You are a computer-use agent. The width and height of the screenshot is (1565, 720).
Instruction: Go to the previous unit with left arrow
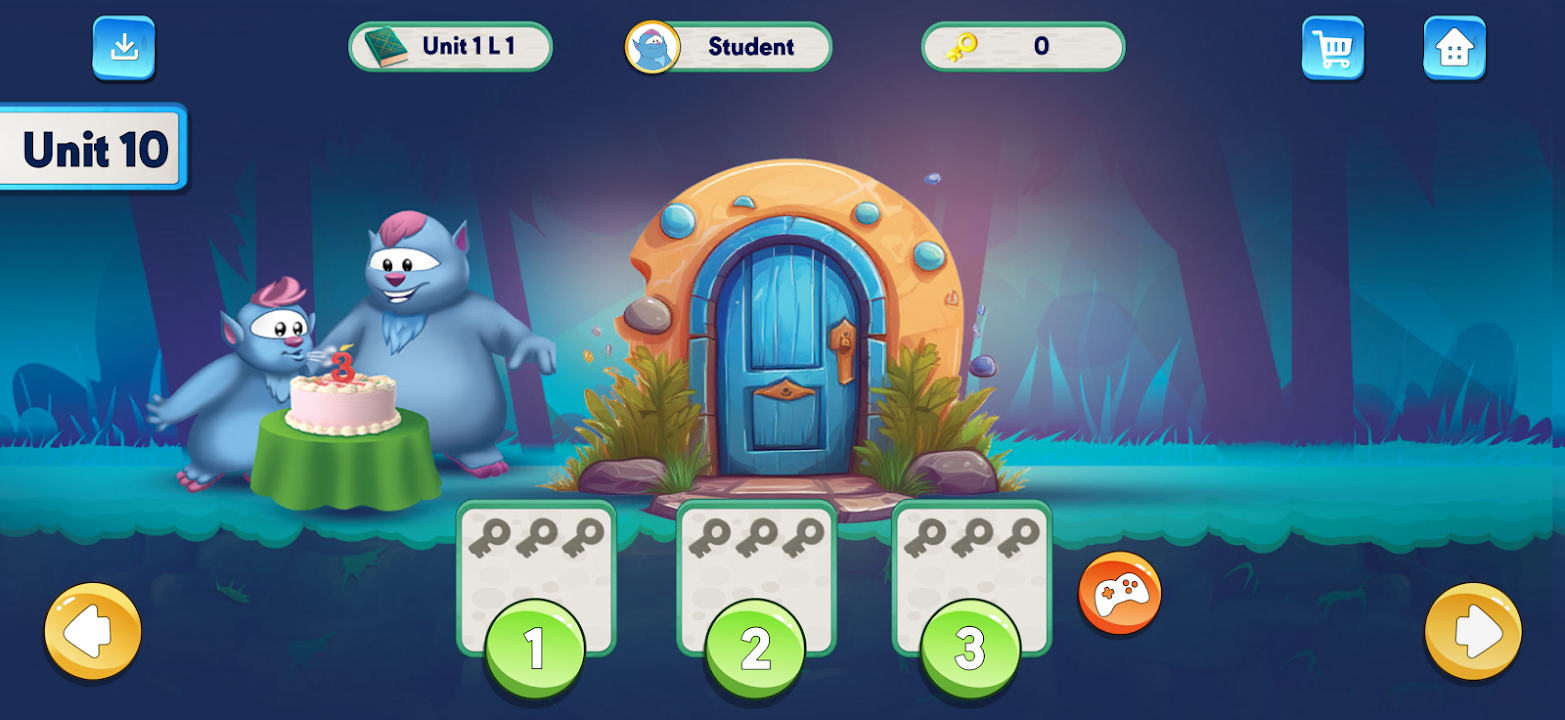93,632
